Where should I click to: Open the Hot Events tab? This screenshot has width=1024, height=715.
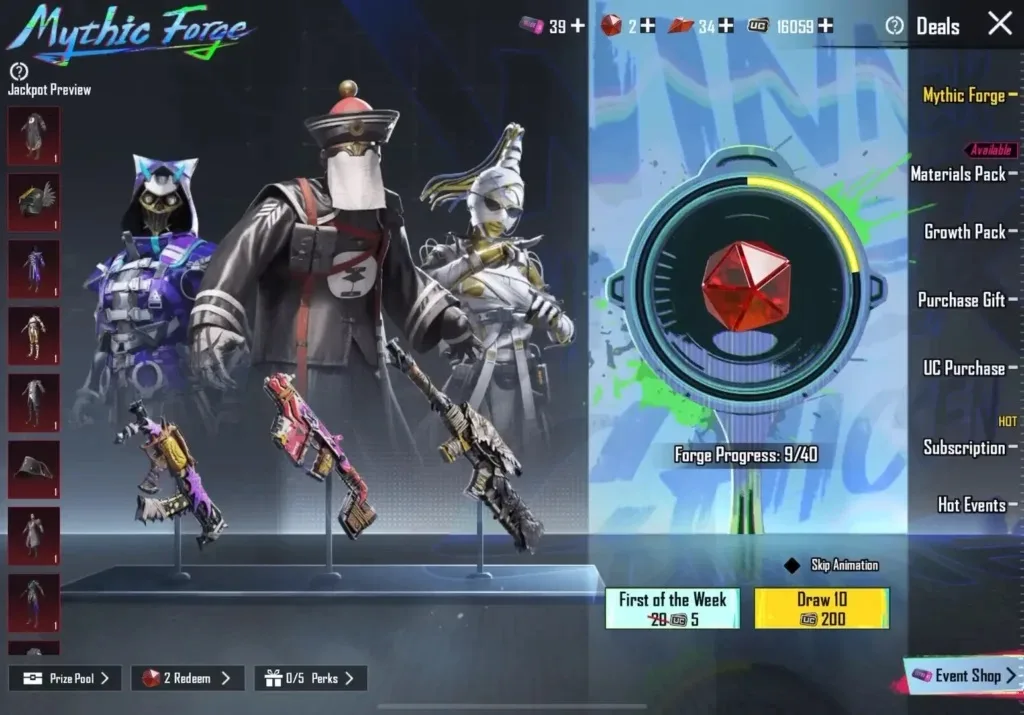pyautogui.click(x=971, y=505)
